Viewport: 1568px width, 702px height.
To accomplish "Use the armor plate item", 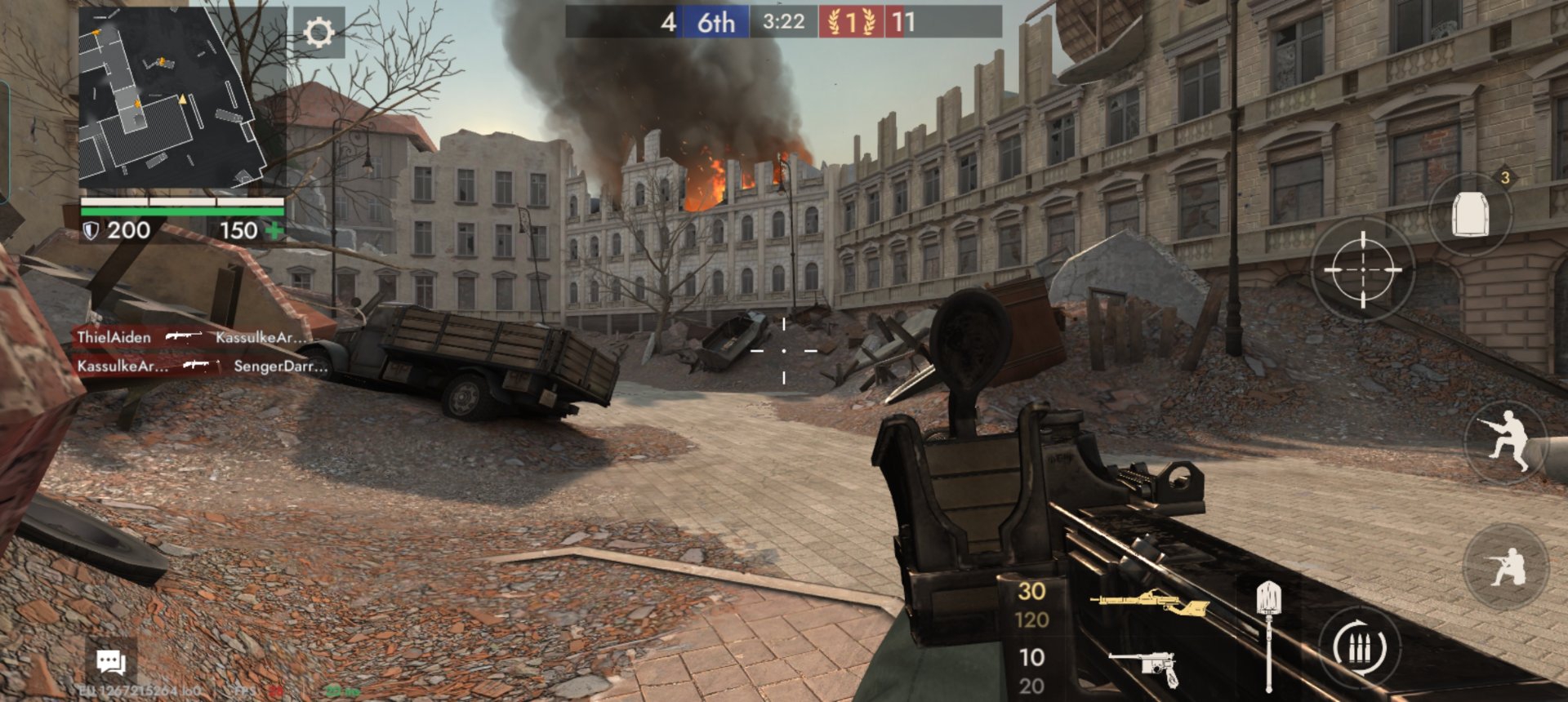I will click(x=1470, y=214).
